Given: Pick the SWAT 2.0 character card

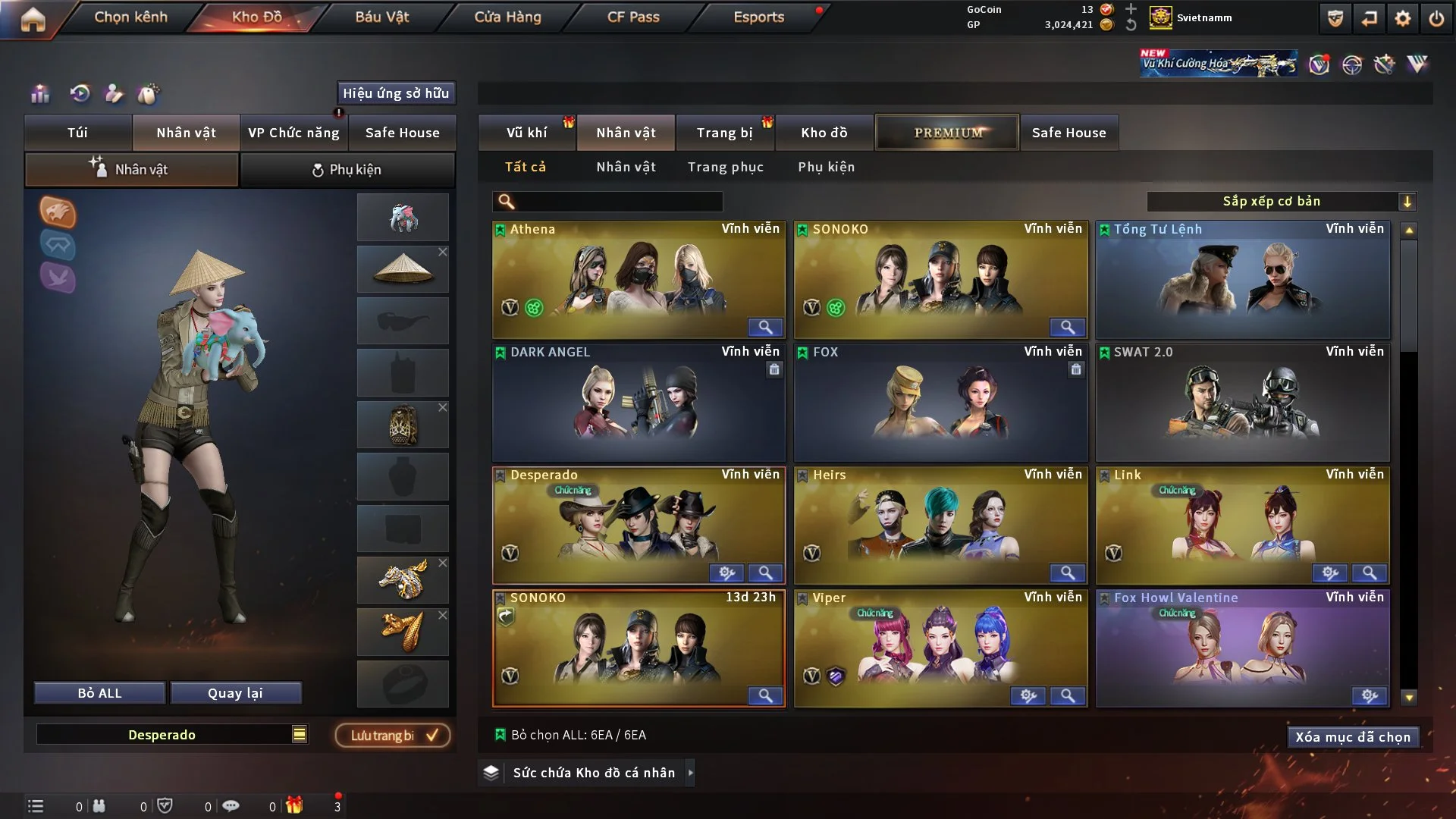Looking at the screenshot, I should click(x=1242, y=403).
